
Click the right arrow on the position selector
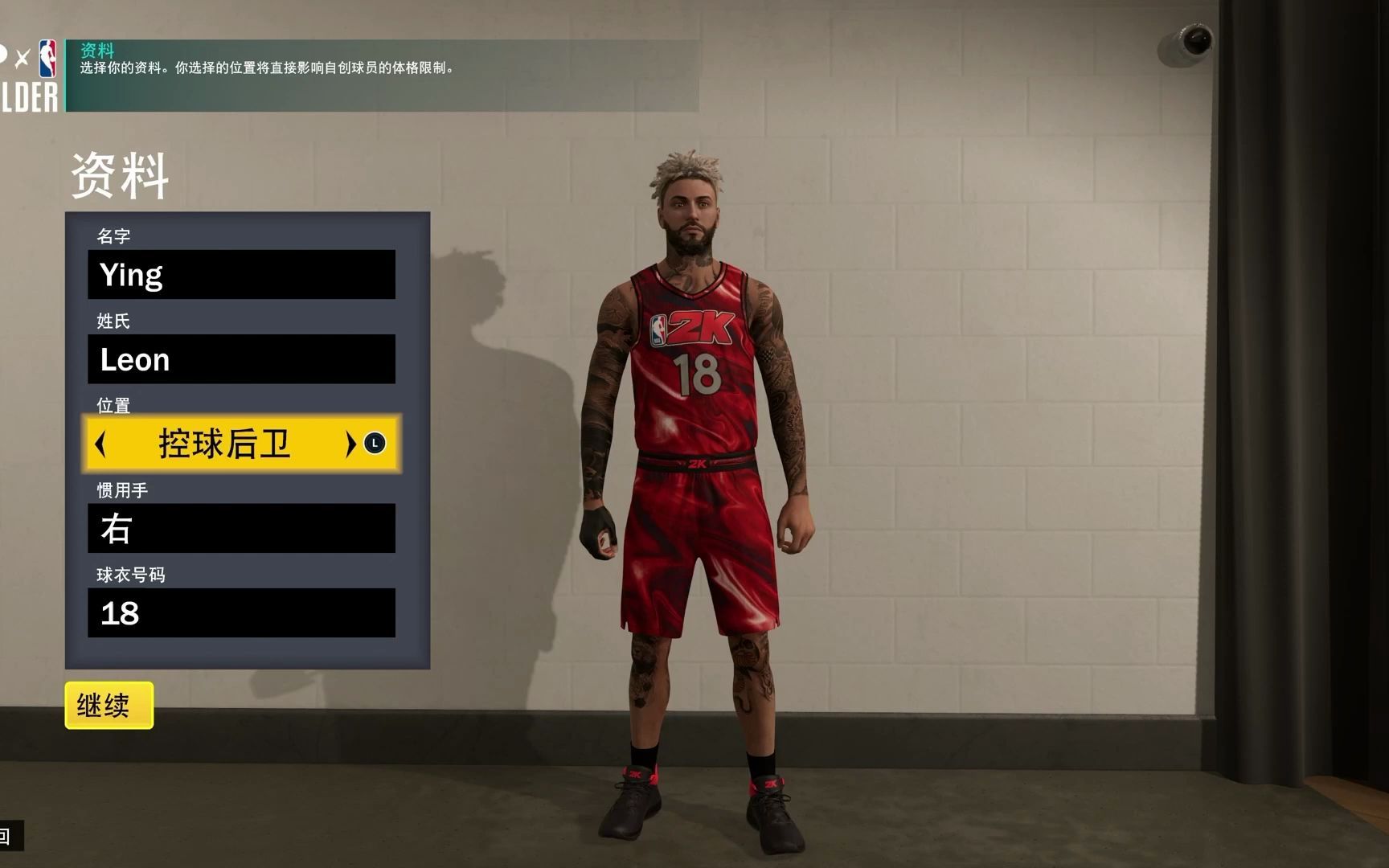[350, 442]
